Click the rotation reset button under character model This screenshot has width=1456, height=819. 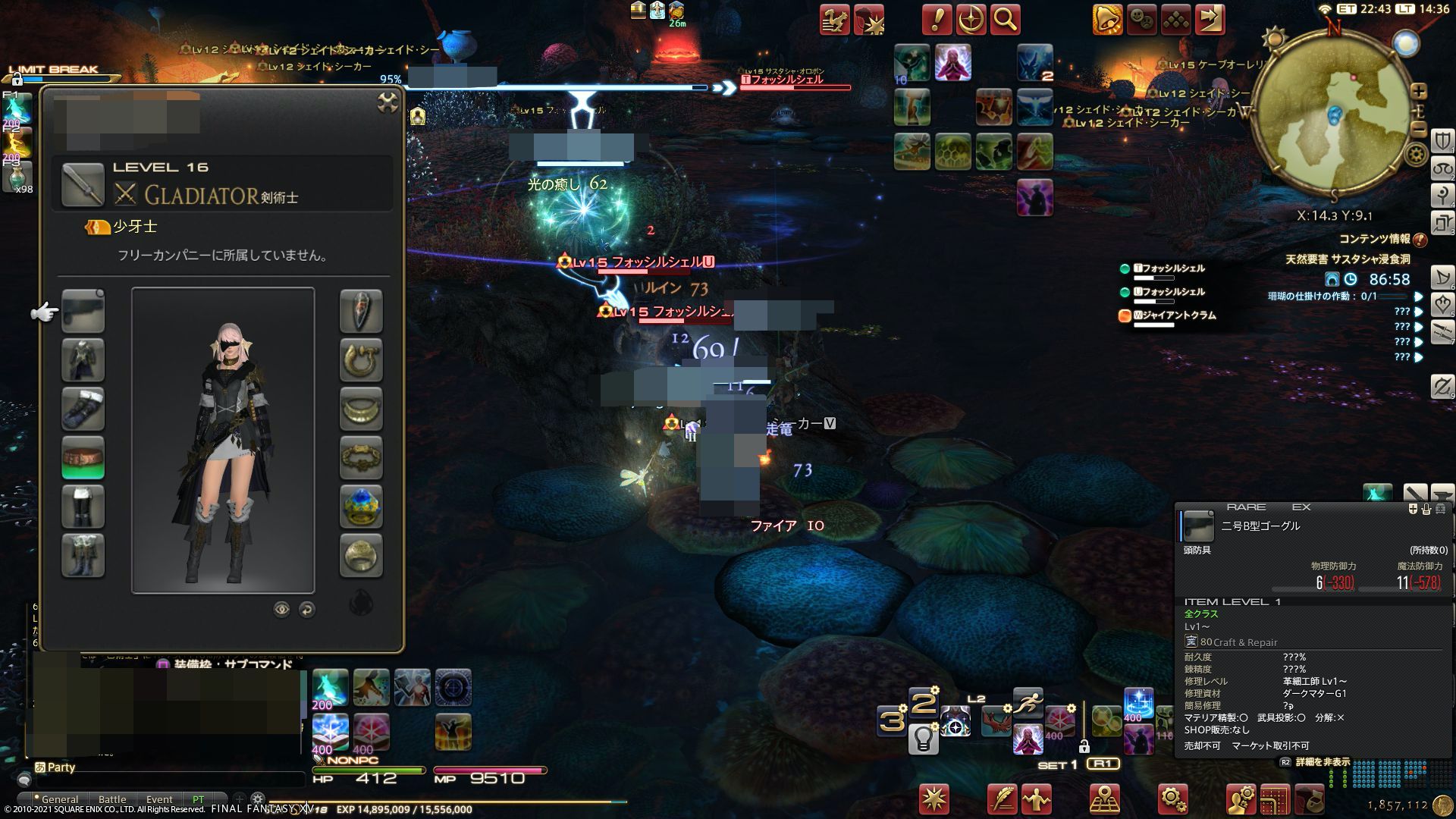coord(306,610)
